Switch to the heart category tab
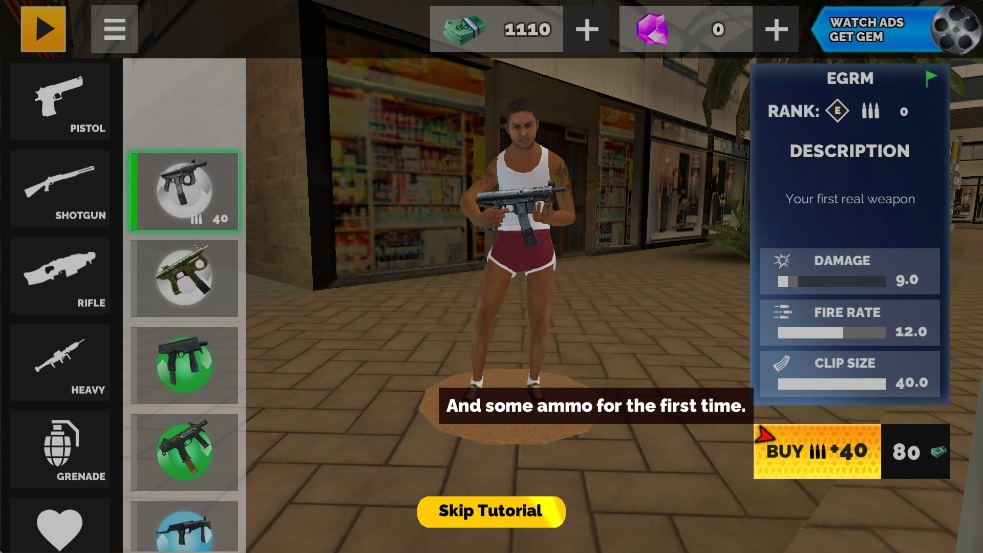983x553 pixels. point(60,527)
